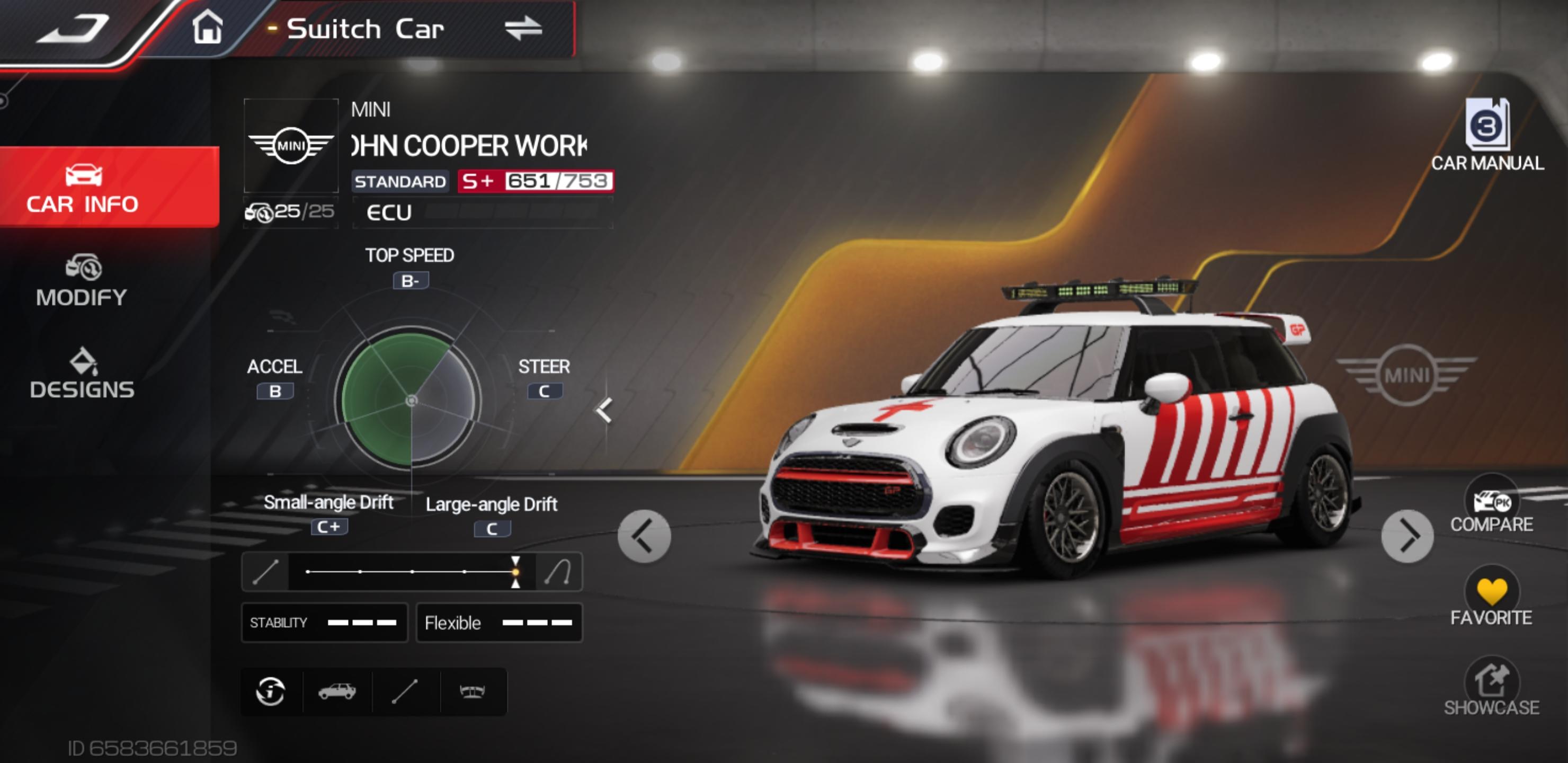Click the circular info icon in bottom toolbar
Screen dimensions: 1568x763
(271, 692)
